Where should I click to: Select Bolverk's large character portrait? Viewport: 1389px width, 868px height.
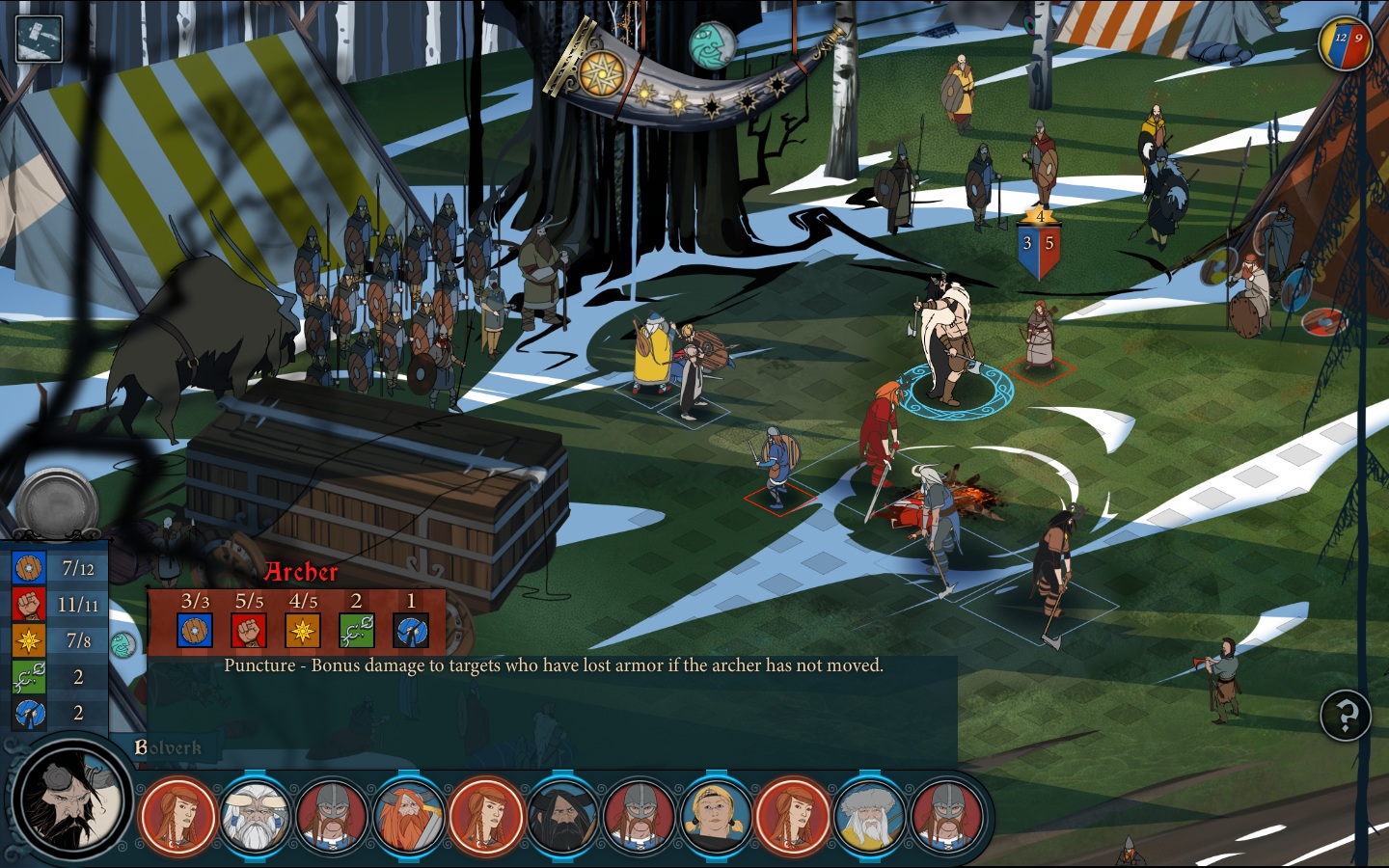tap(73, 800)
